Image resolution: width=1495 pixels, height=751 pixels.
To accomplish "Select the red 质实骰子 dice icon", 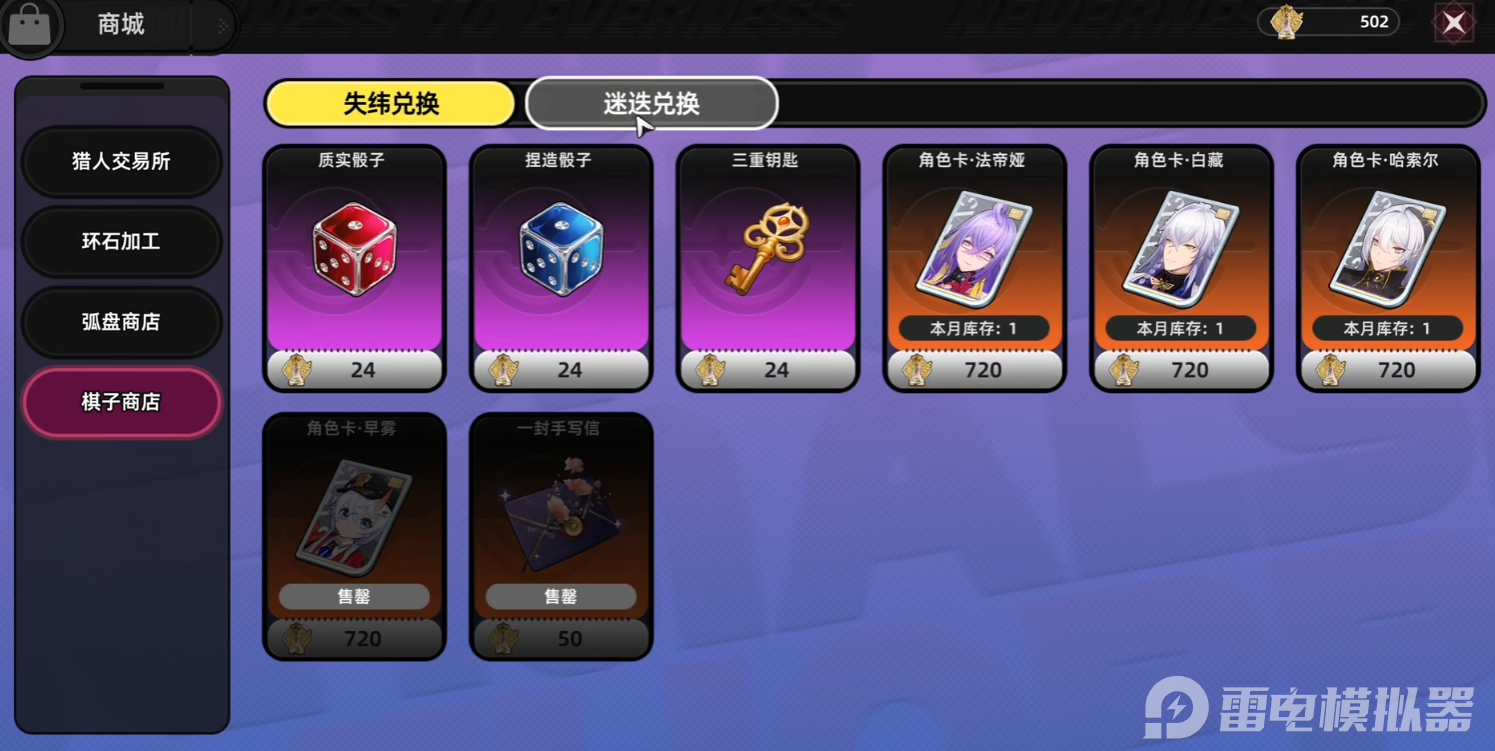I will [355, 250].
